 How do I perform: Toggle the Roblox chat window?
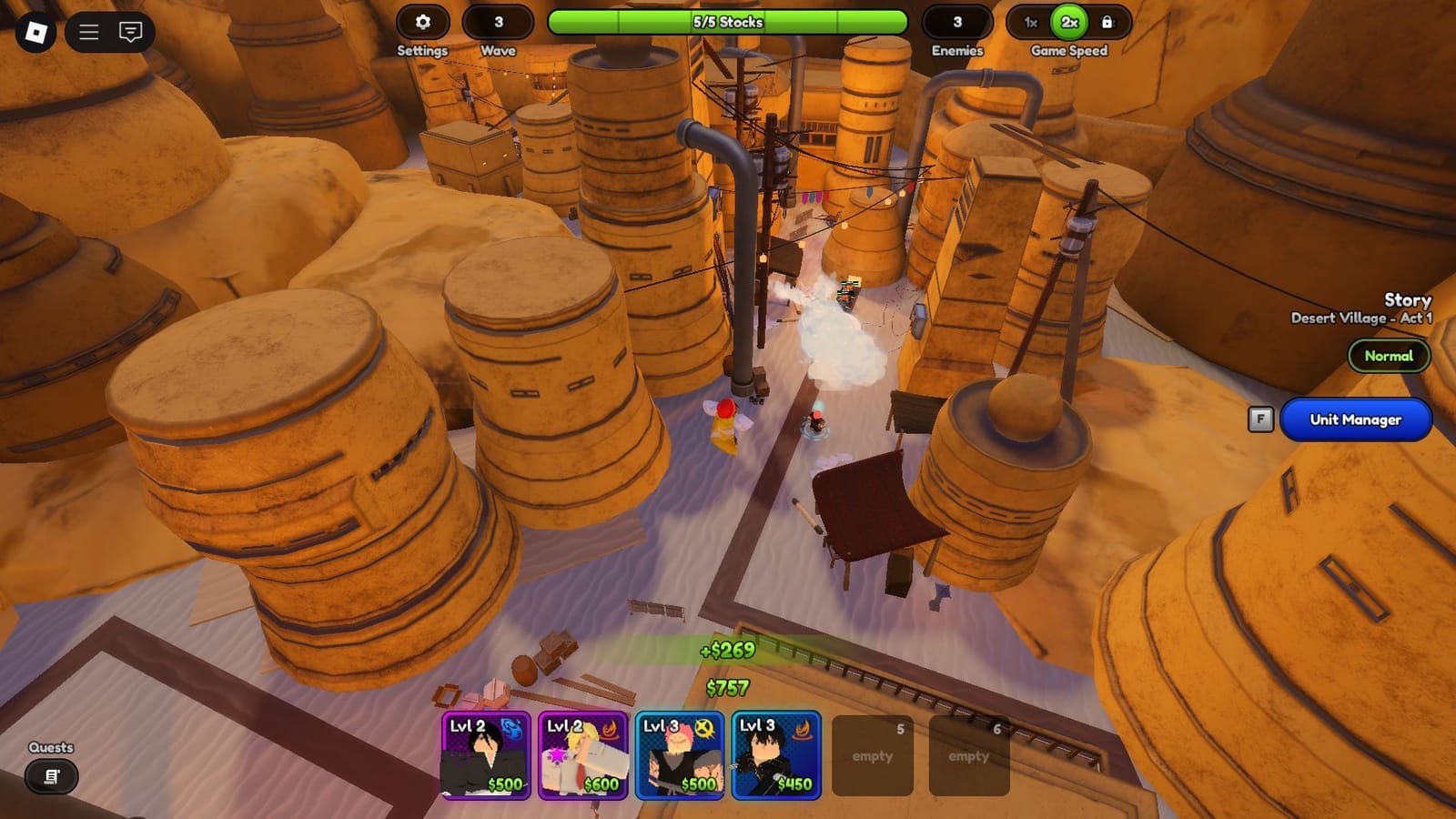(x=131, y=33)
